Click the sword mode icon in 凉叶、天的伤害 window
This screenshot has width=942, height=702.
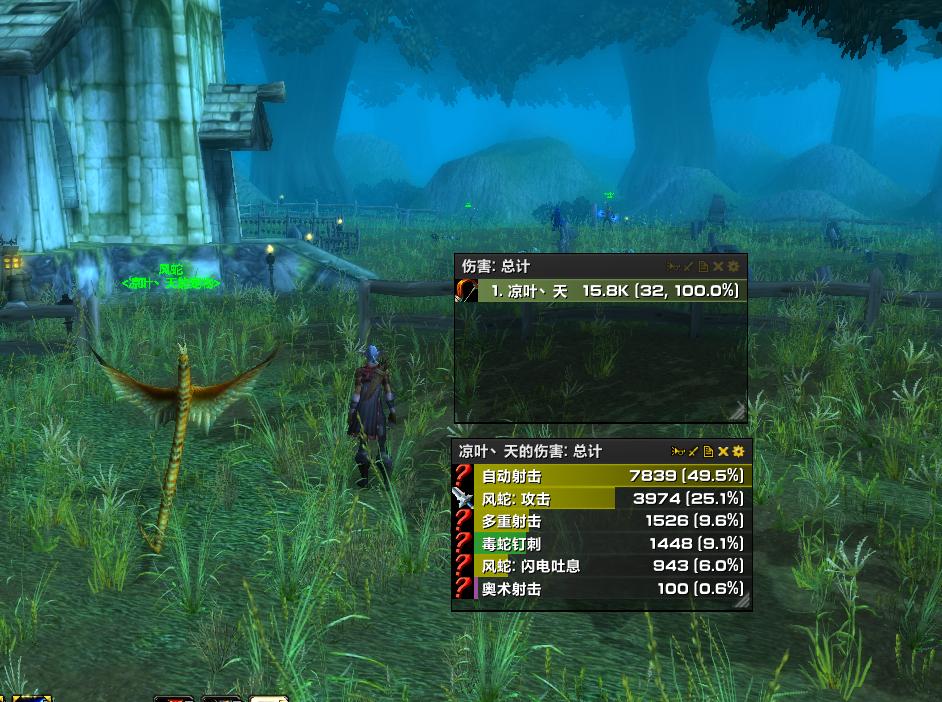tap(693, 452)
